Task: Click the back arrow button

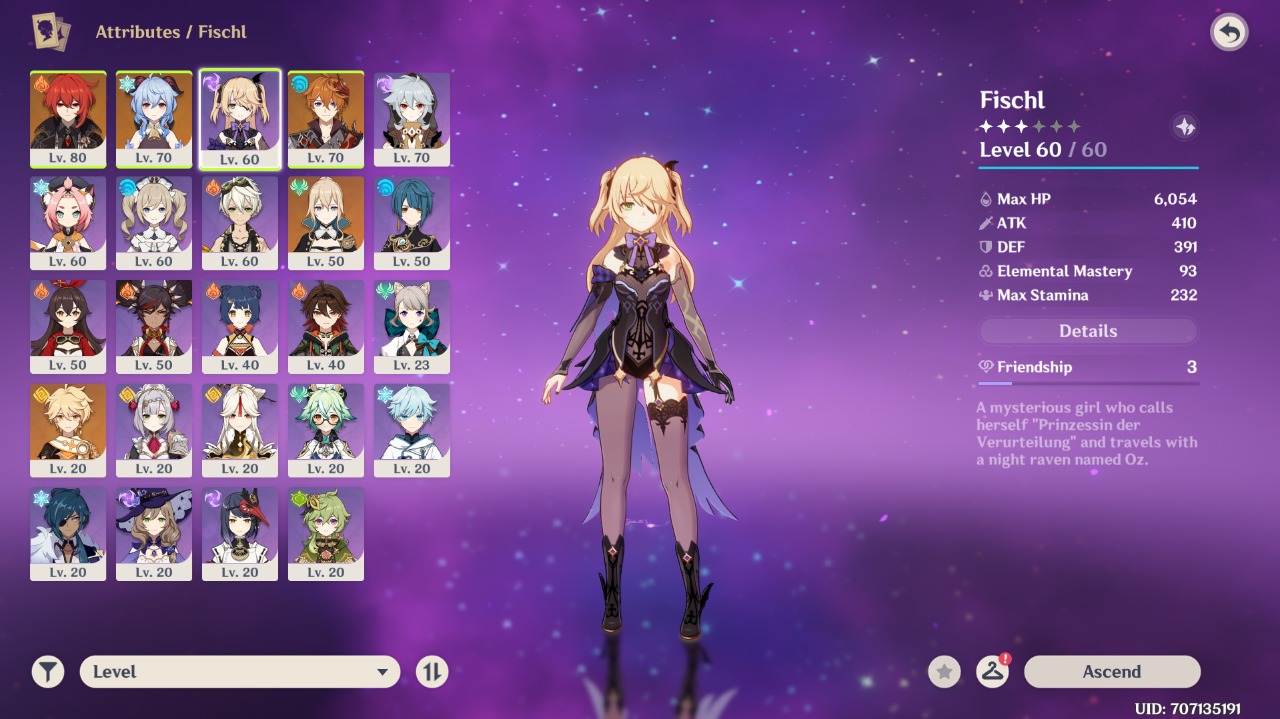Action: [1229, 33]
